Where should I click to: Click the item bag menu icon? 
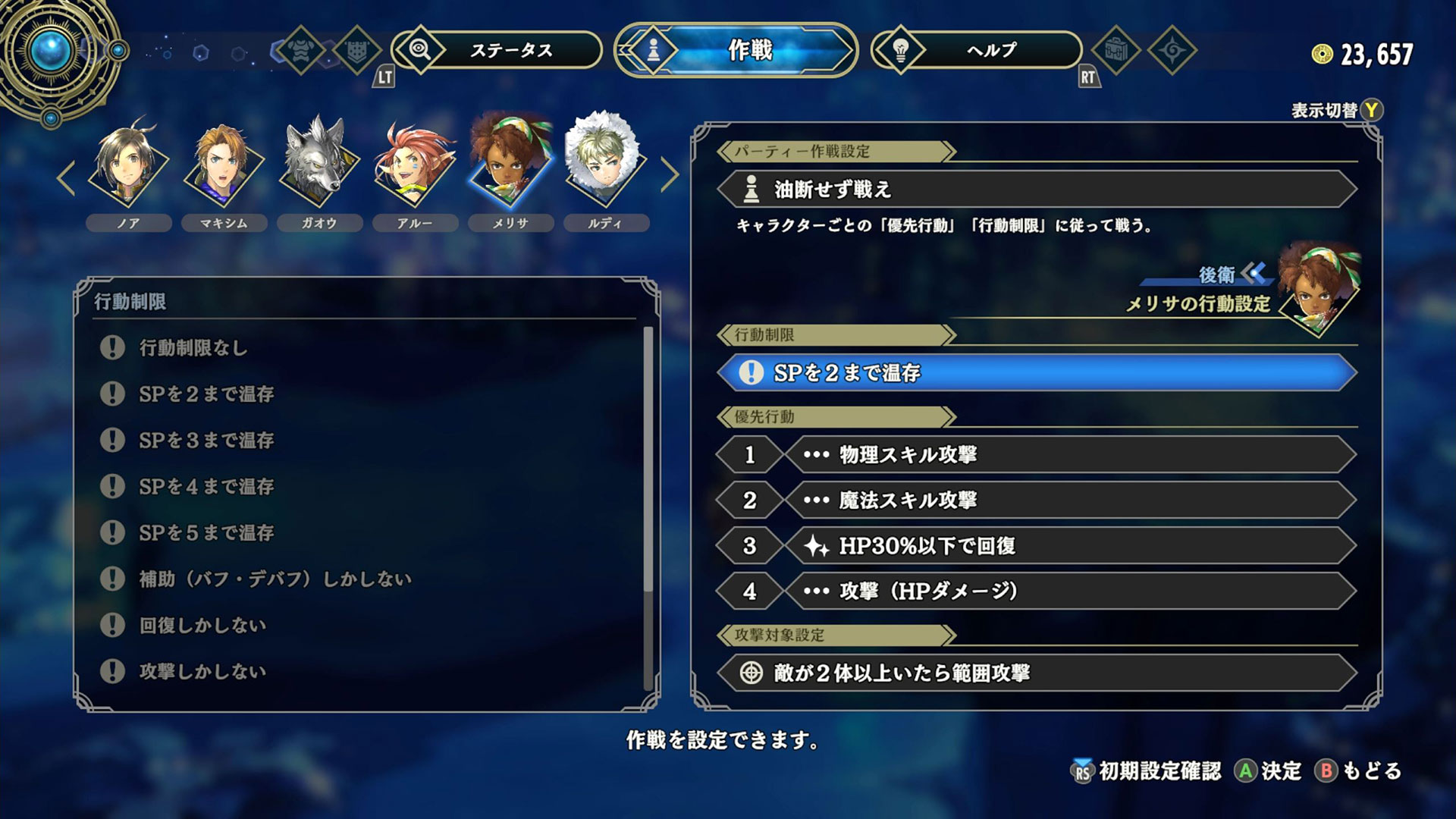[x=1116, y=50]
